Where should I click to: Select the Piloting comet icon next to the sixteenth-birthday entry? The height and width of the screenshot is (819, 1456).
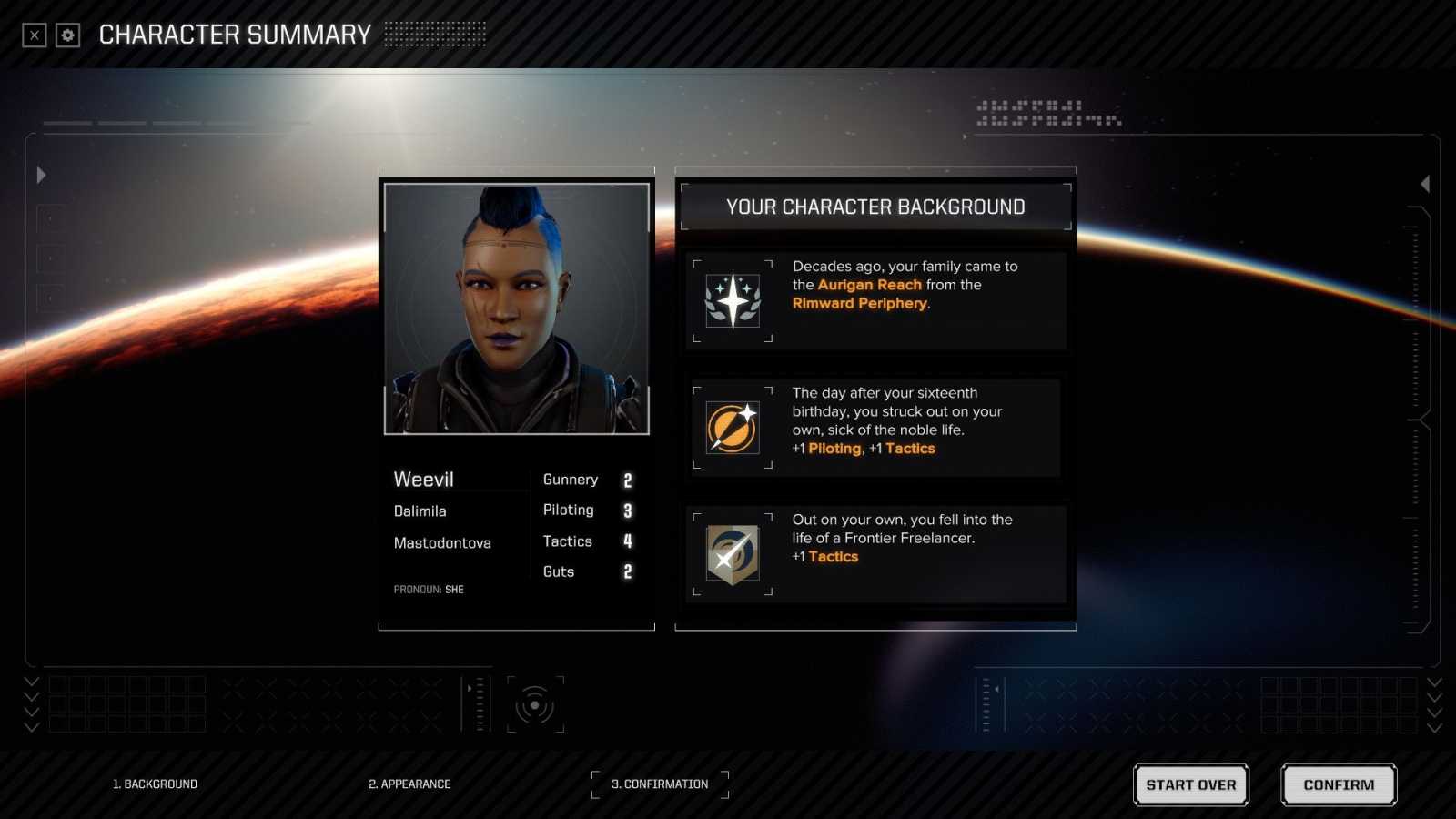733,428
